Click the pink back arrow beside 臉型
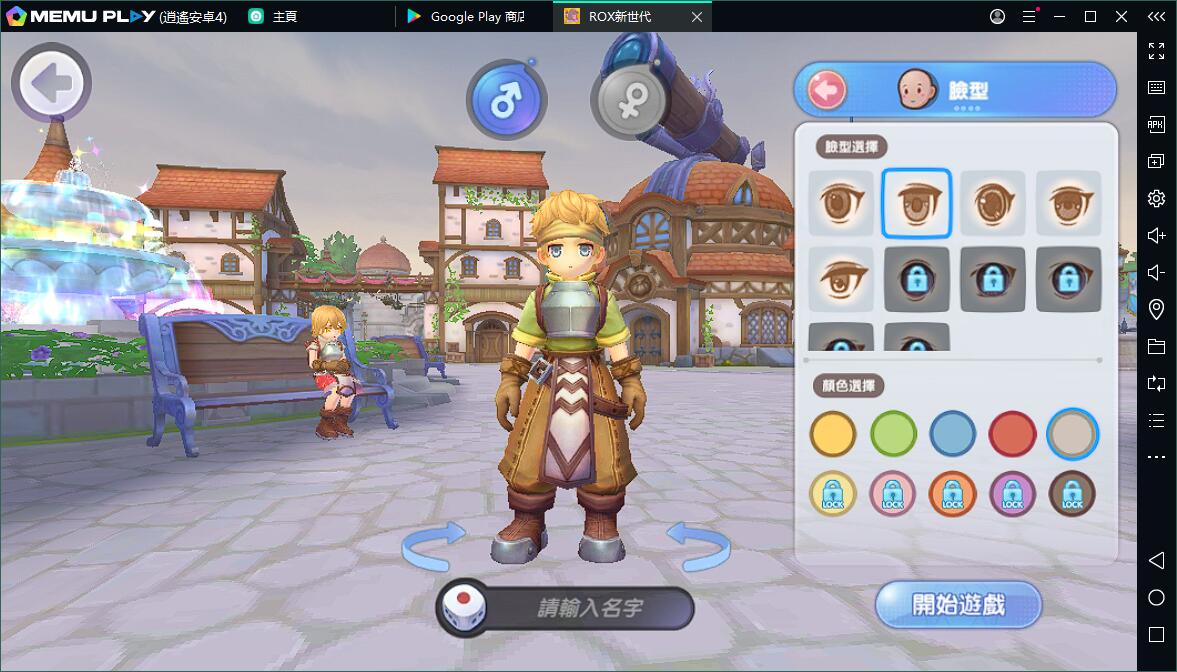 pos(827,91)
